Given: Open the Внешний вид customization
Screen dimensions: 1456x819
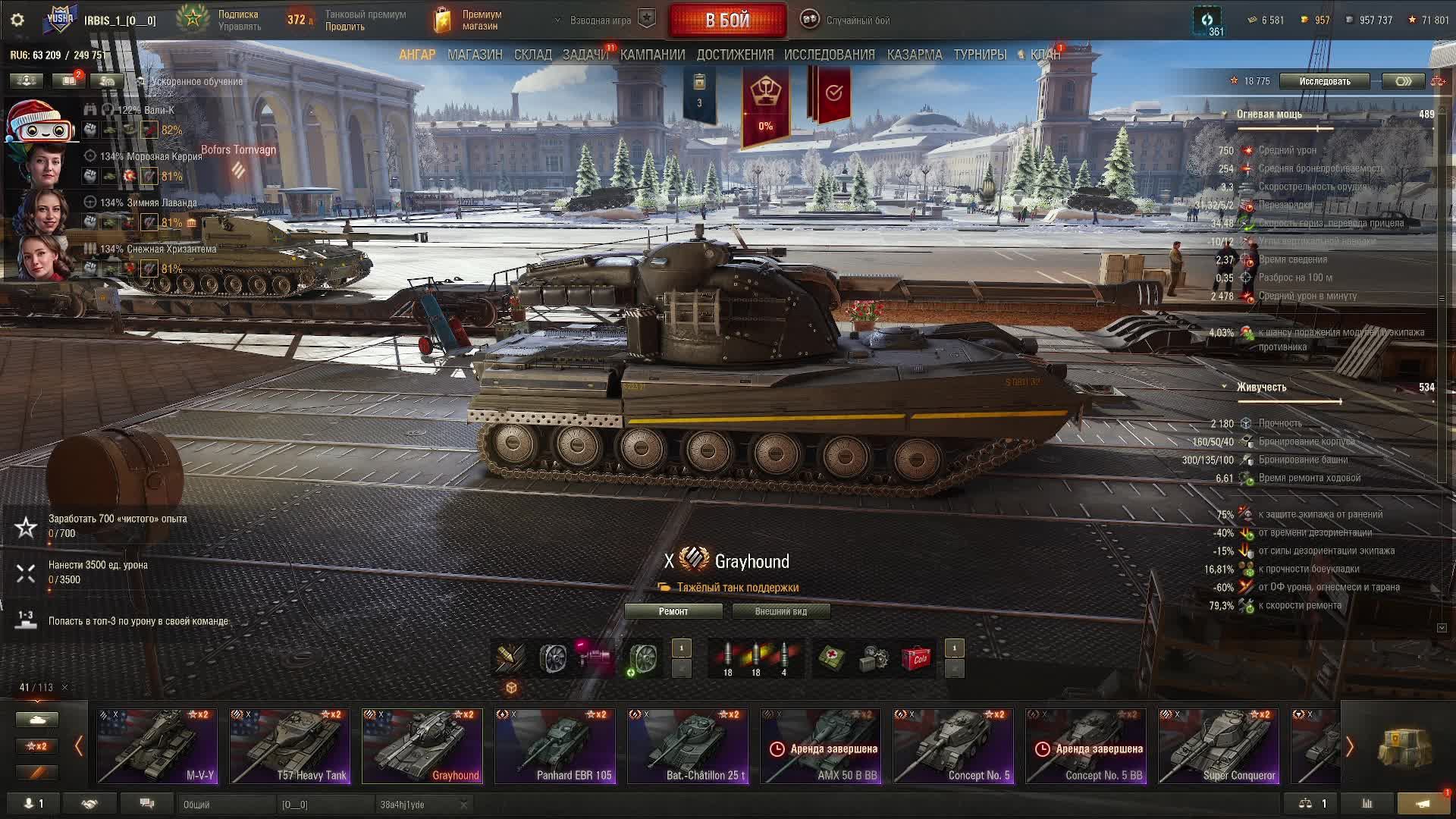Looking at the screenshot, I should [x=780, y=611].
